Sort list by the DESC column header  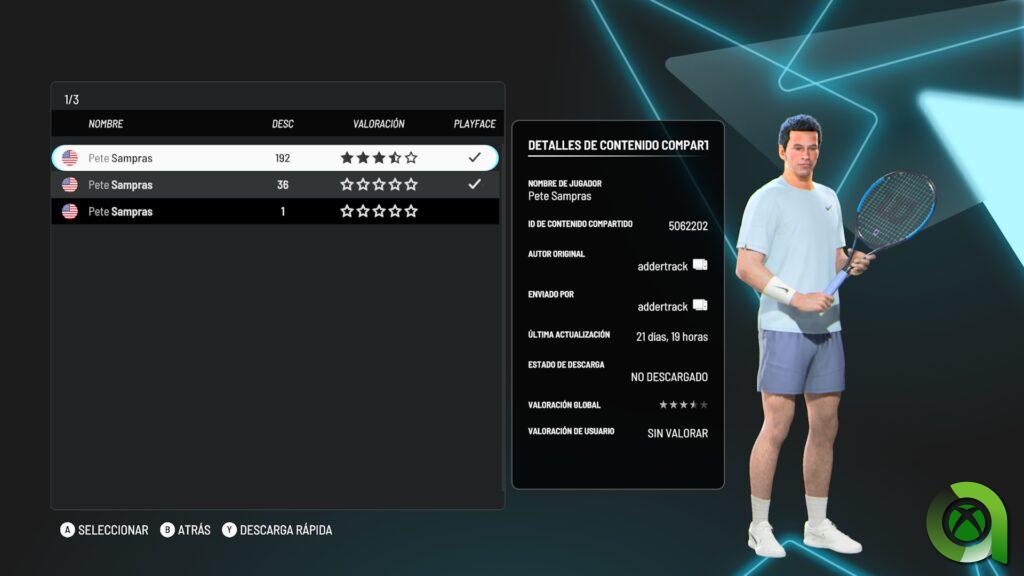point(283,124)
